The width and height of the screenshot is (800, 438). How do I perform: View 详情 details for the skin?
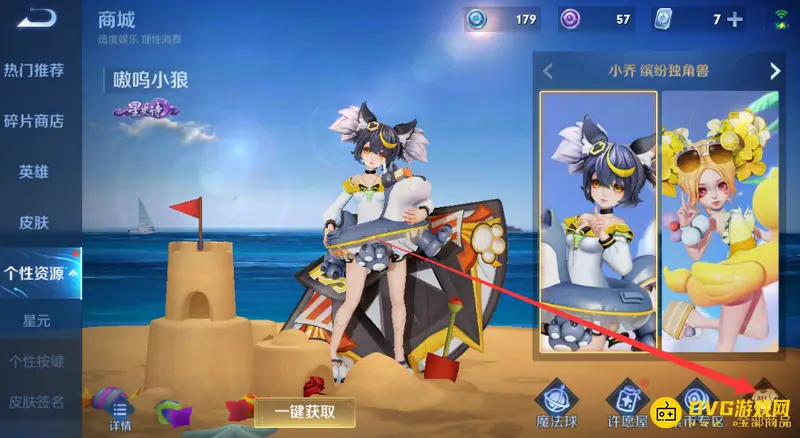121,414
